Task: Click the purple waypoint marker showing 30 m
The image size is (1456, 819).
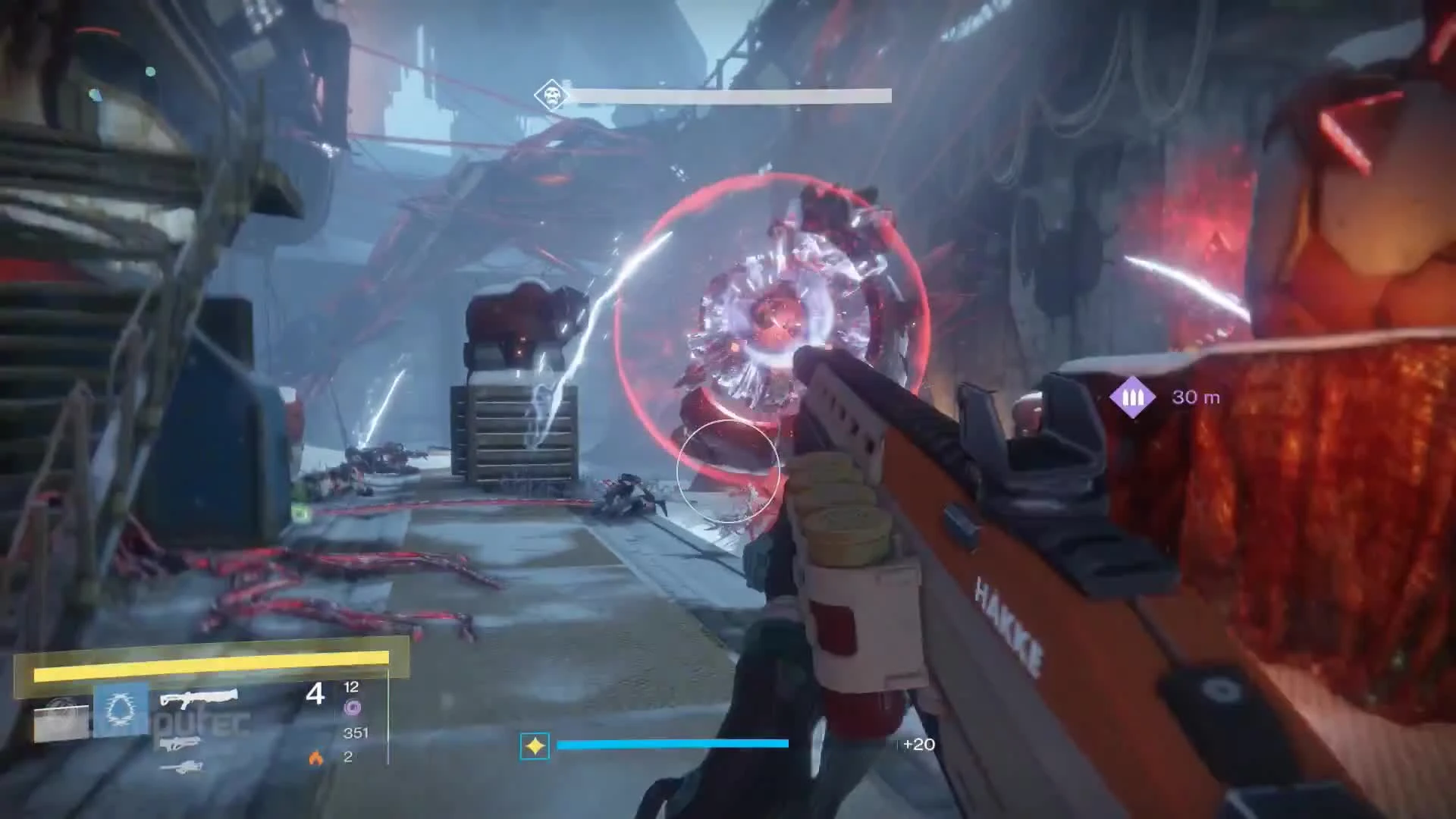Action: [1131, 396]
